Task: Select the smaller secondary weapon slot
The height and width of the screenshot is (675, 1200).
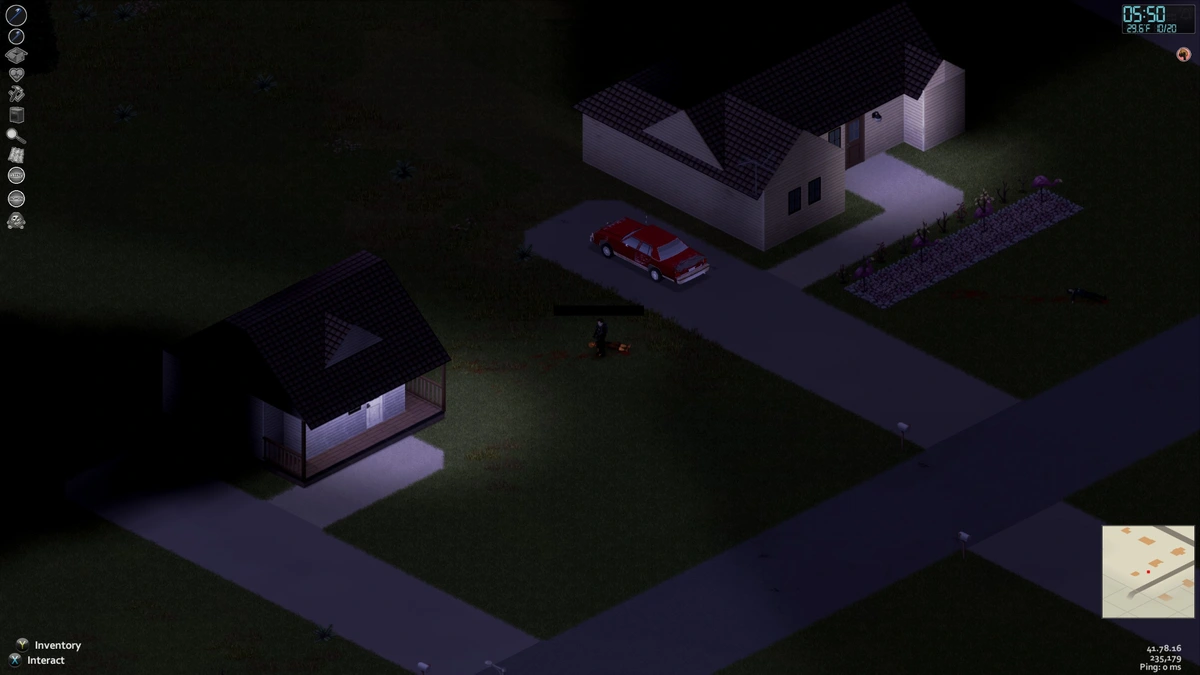Action: point(16,37)
